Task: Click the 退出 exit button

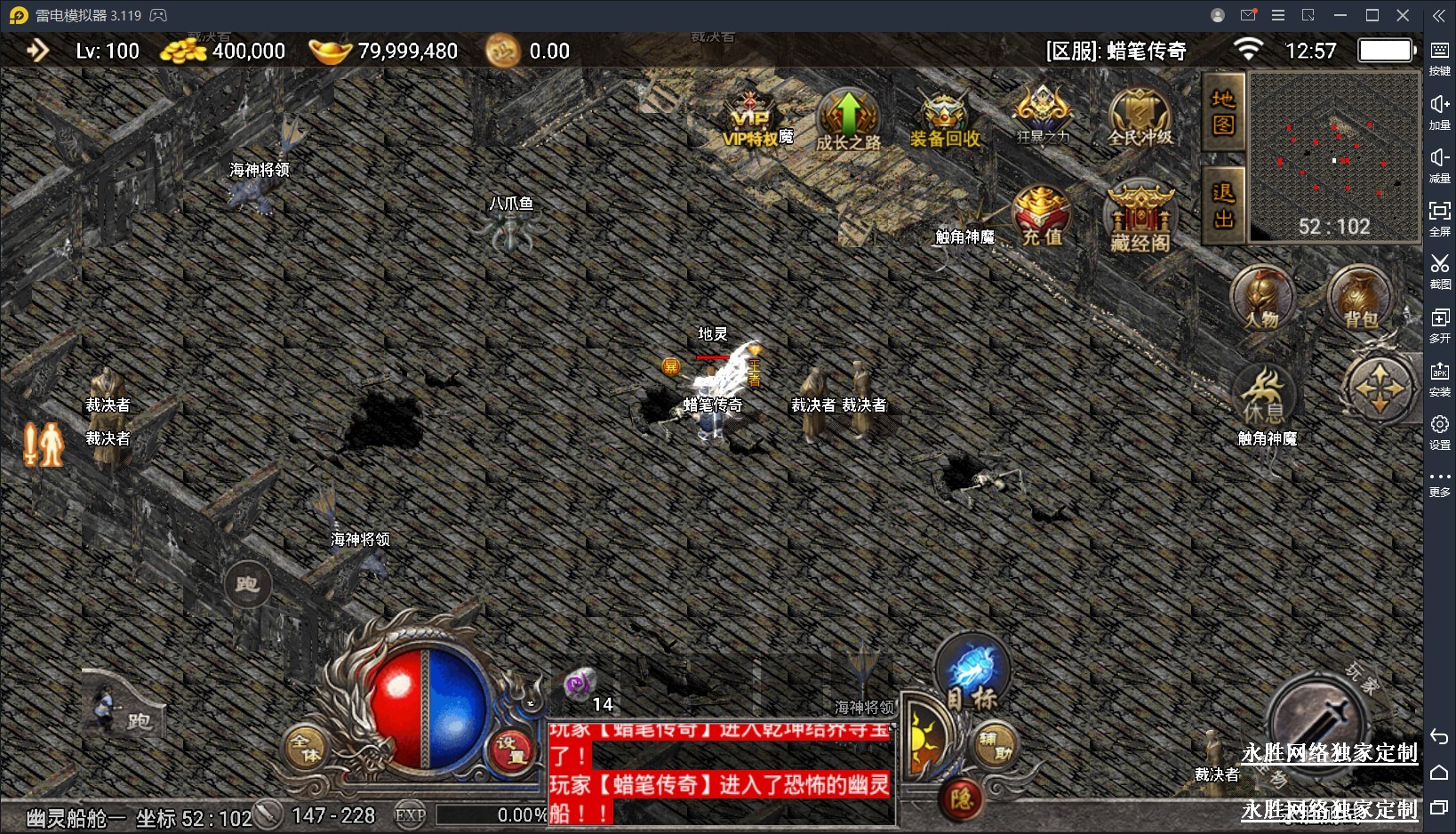Action: point(1223,205)
